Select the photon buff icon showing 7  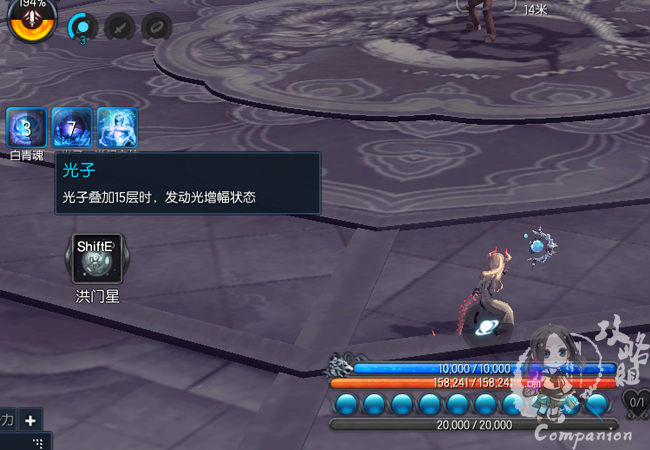[x=71, y=128]
